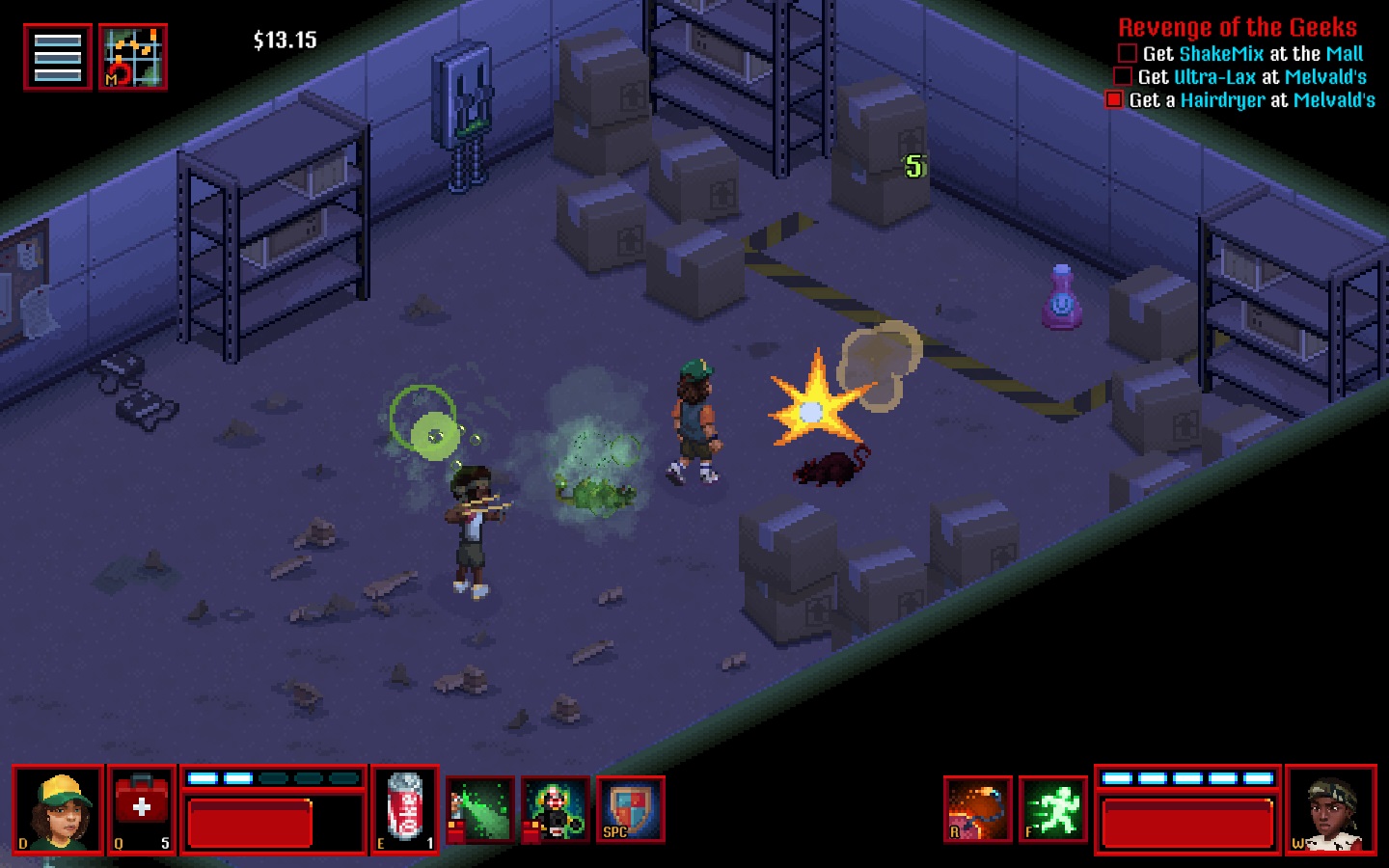Open the map screen icon
Image resolution: width=1389 pixels, height=868 pixels.
point(133,58)
